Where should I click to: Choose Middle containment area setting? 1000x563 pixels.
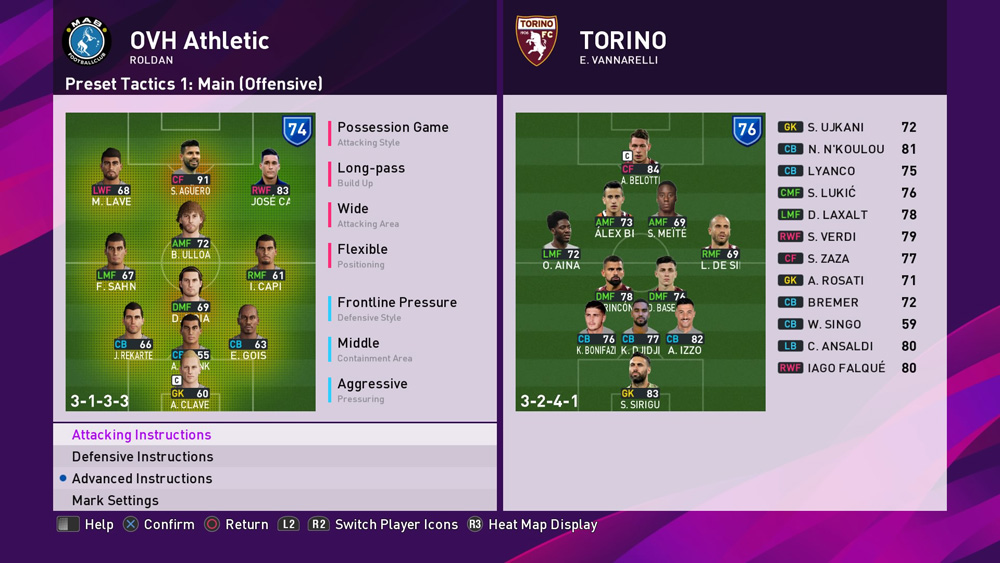tap(358, 344)
